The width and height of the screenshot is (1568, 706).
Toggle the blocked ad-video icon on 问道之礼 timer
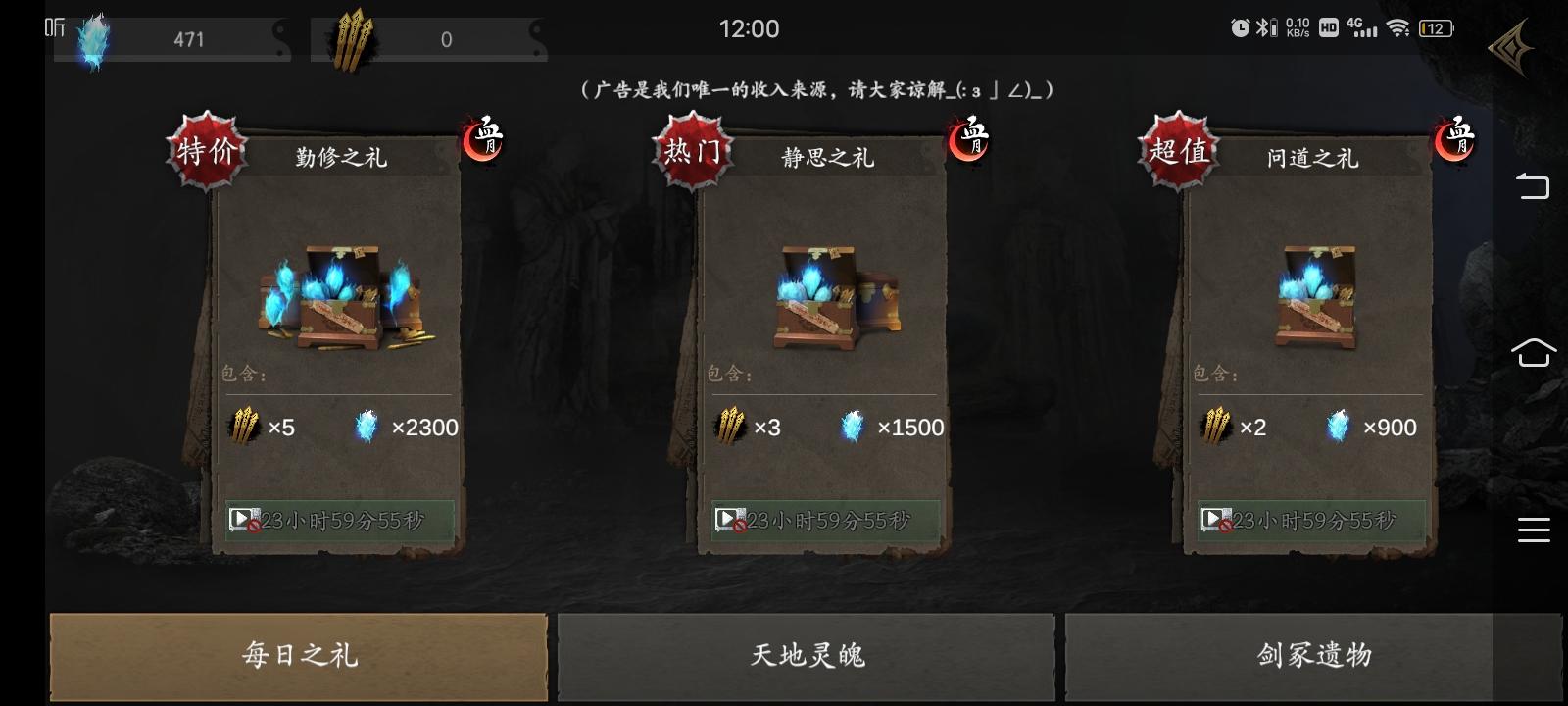1215,517
